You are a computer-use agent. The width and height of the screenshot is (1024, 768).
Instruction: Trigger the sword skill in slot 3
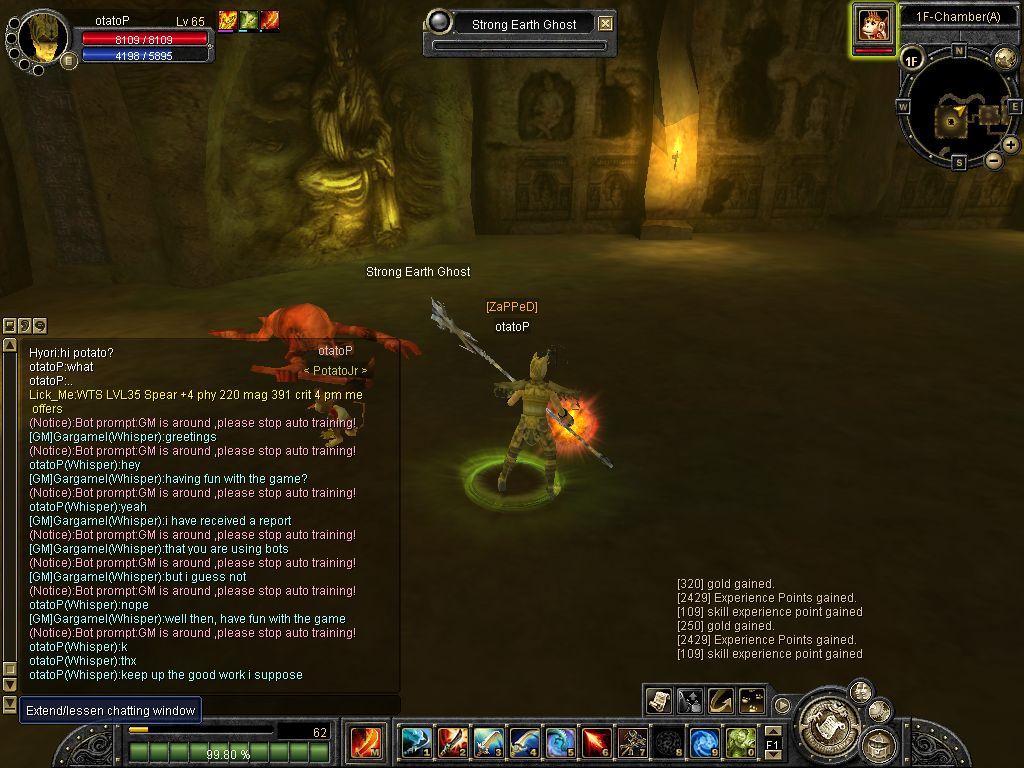[488, 742]
